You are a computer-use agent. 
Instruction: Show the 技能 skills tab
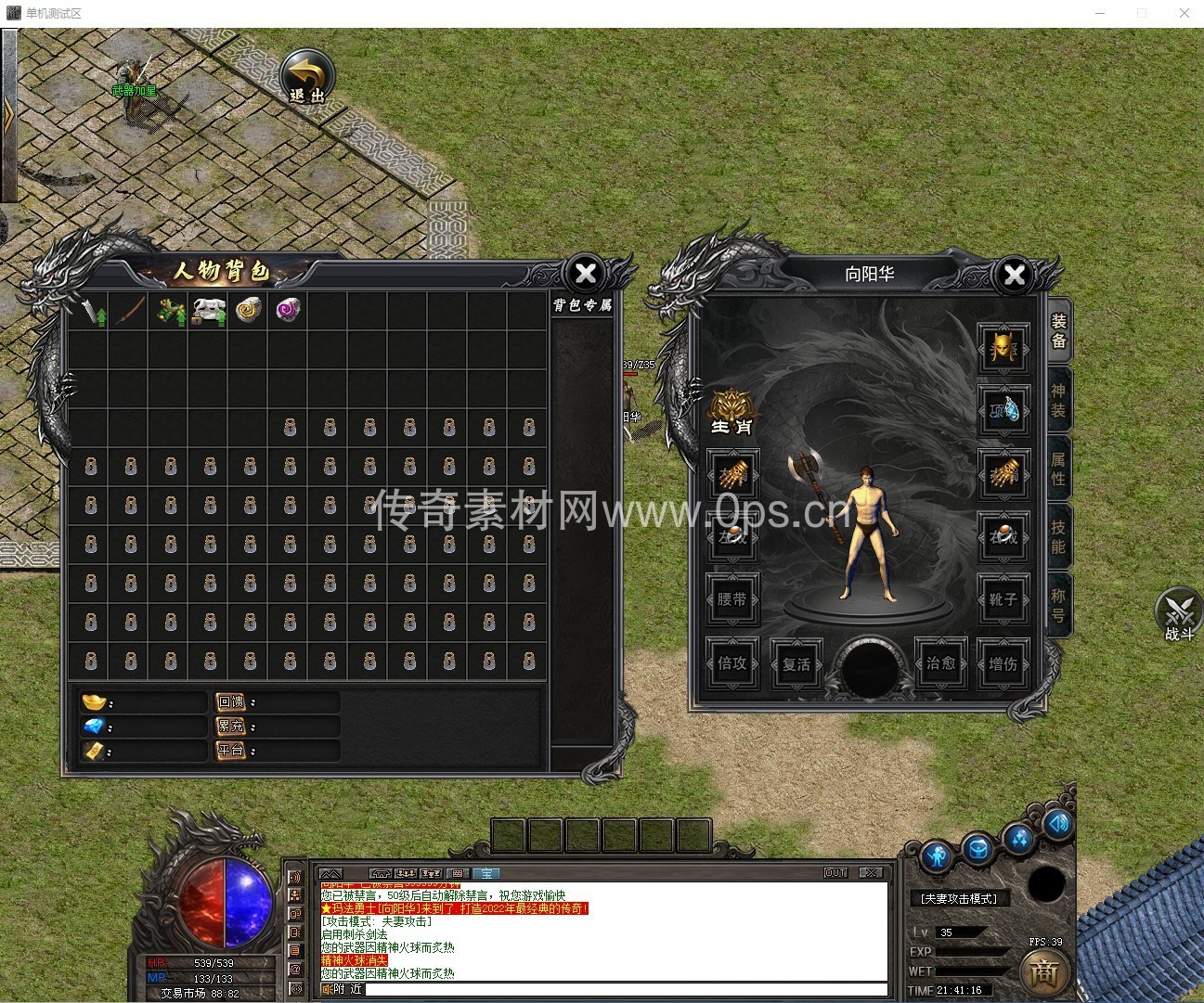pyautogui.click(x=1057, y=536)
